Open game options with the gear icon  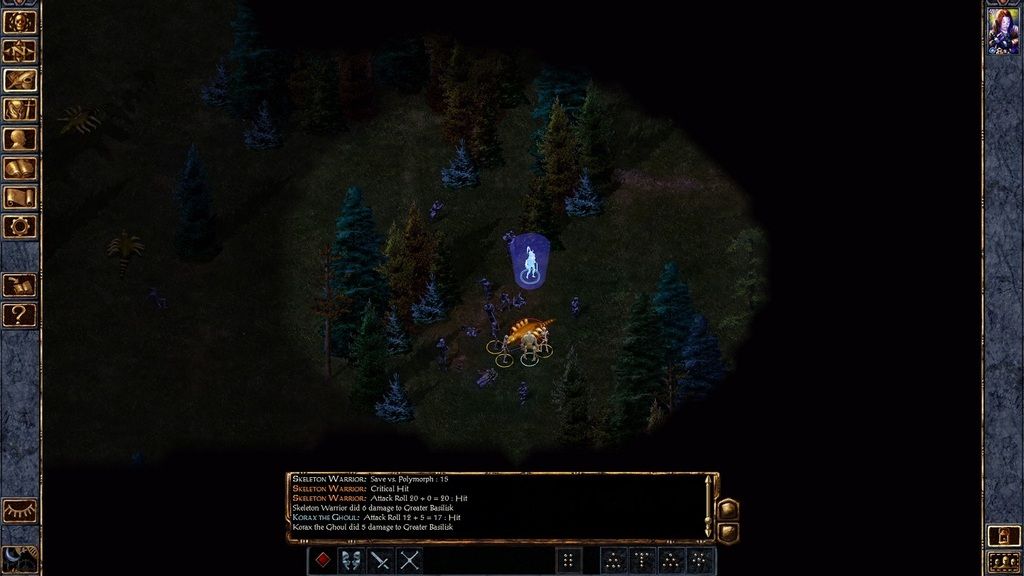click(19, 226)
